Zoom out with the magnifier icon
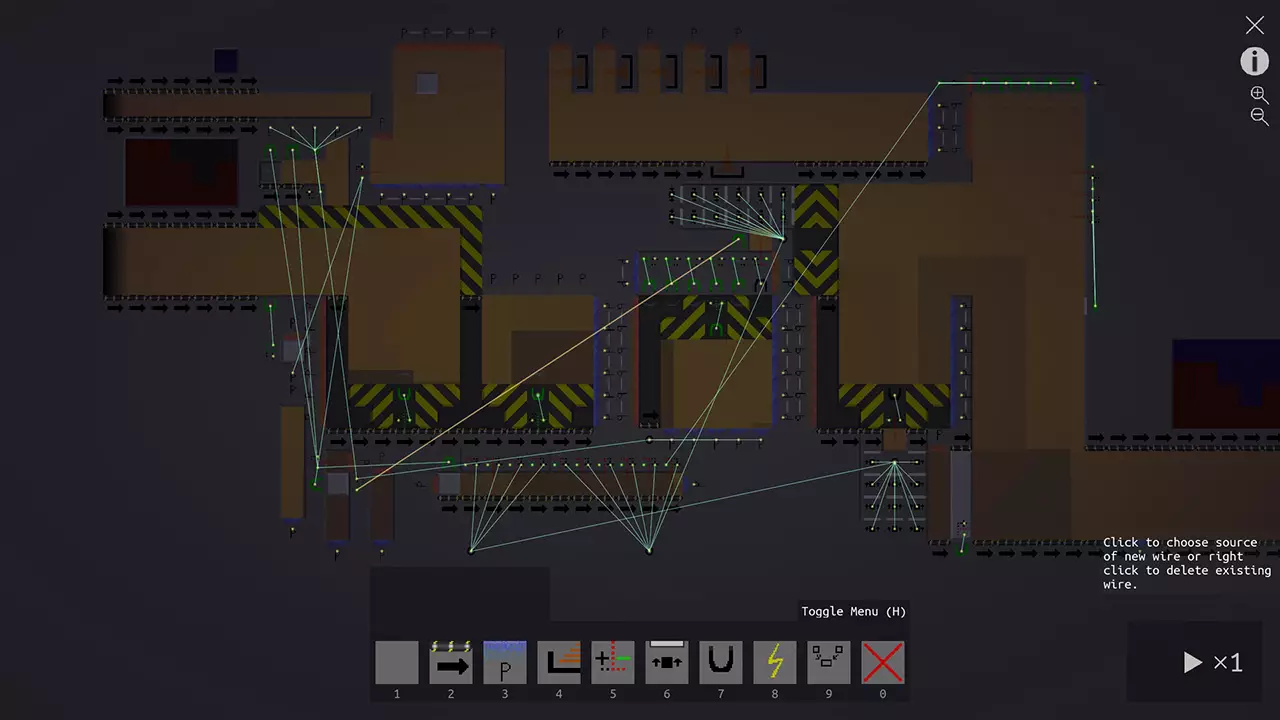Viewport: 1280px width, 720px height. tap(1258, 115)
